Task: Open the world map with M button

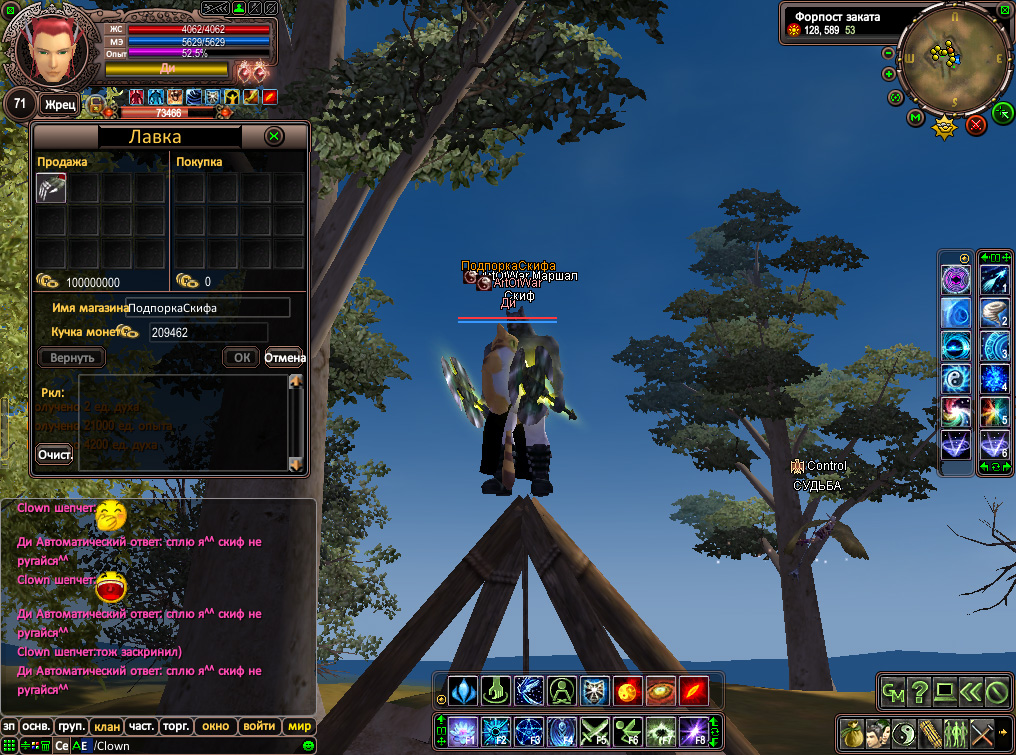Action: 916,118
